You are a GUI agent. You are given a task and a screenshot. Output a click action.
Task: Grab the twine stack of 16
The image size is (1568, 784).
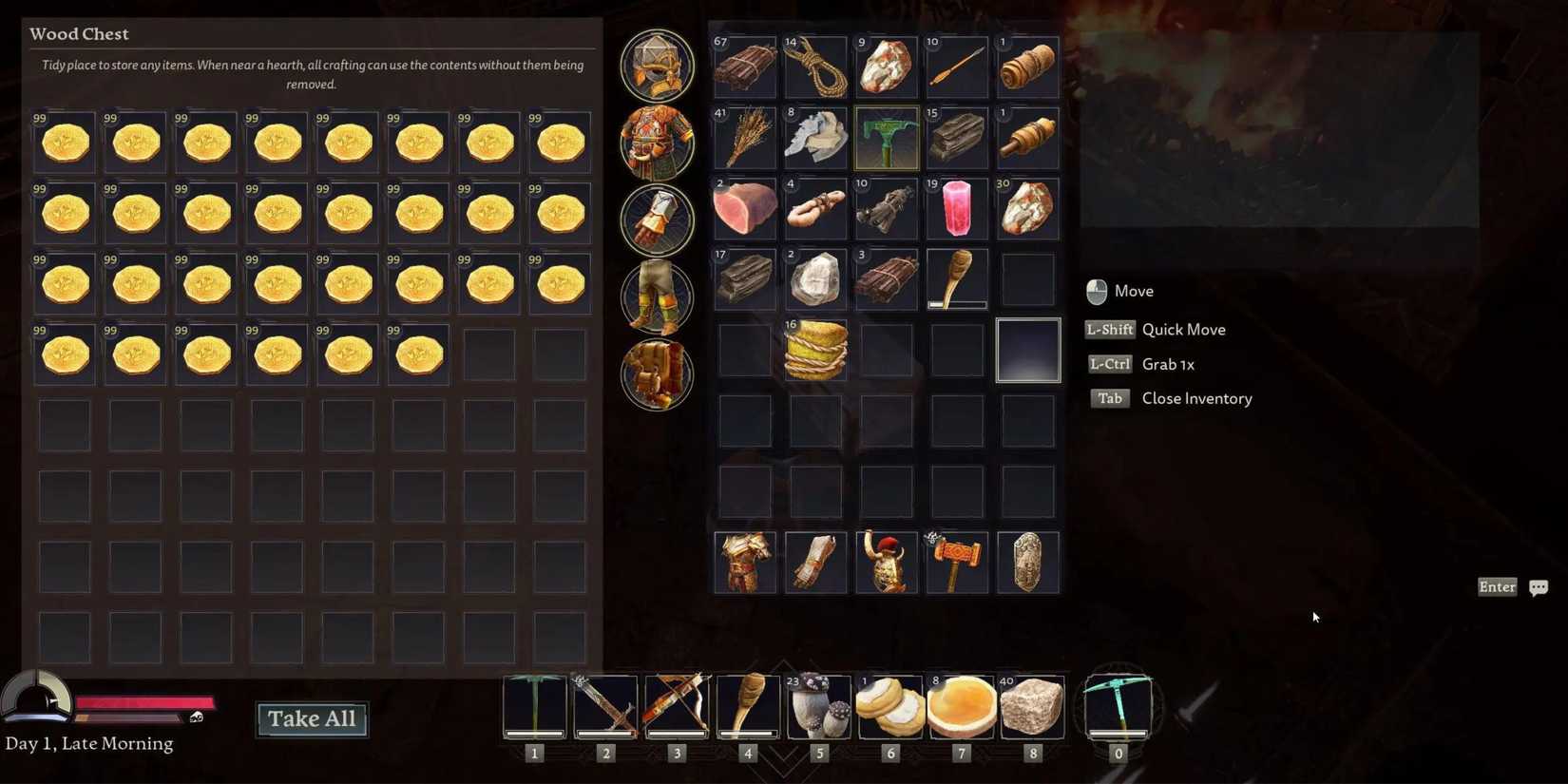(814, 349)
